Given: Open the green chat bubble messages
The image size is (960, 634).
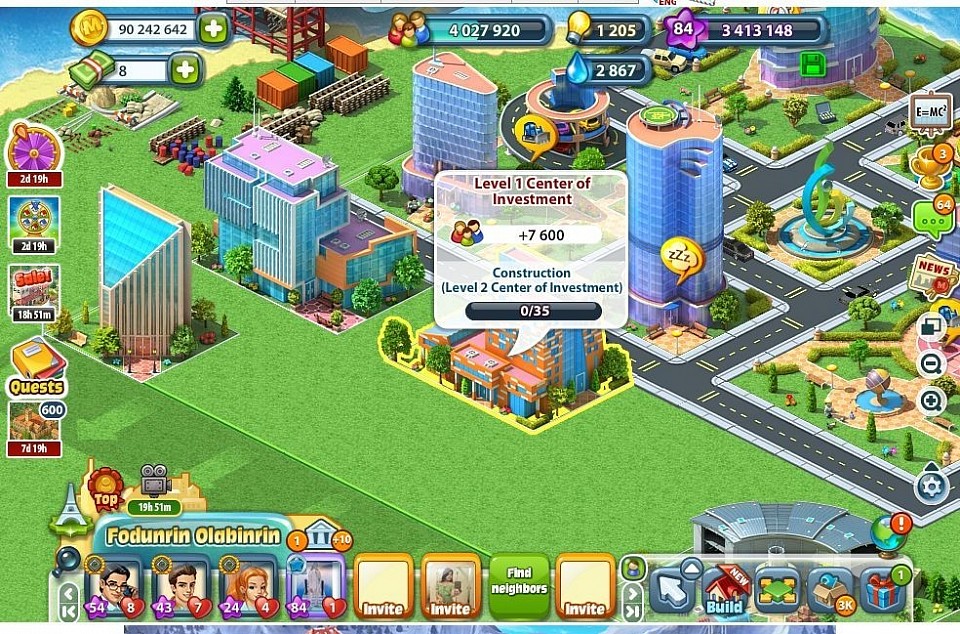Looking at the screenshot, I should pos(932,219).
